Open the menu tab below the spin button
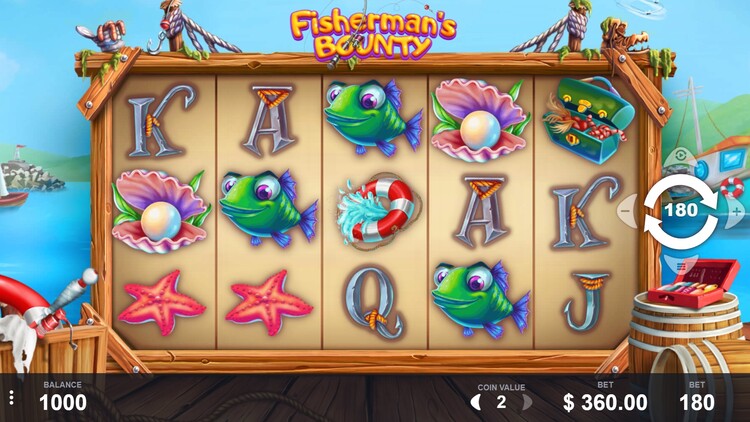 point(681,265)
